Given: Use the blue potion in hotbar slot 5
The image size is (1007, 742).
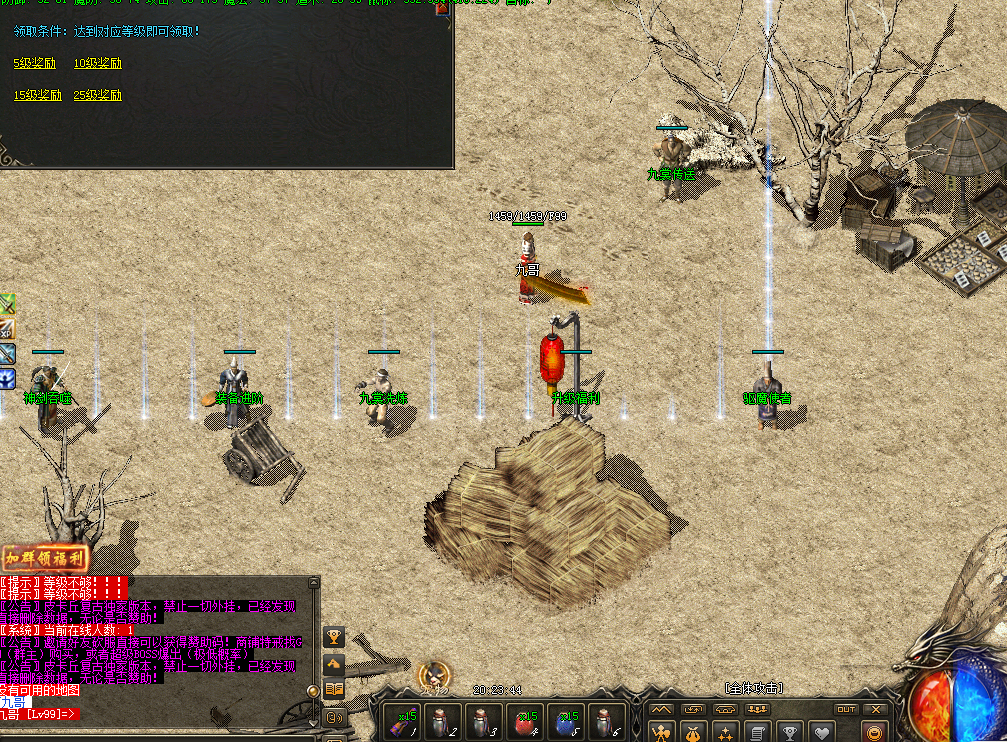Looking at the screenshot, I should pyautogui.click(x=566, y=722).
